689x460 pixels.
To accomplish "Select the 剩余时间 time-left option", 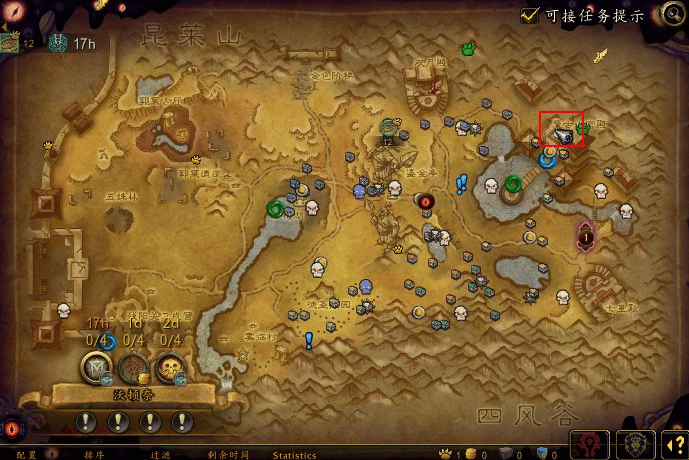I will coord(228,454).
